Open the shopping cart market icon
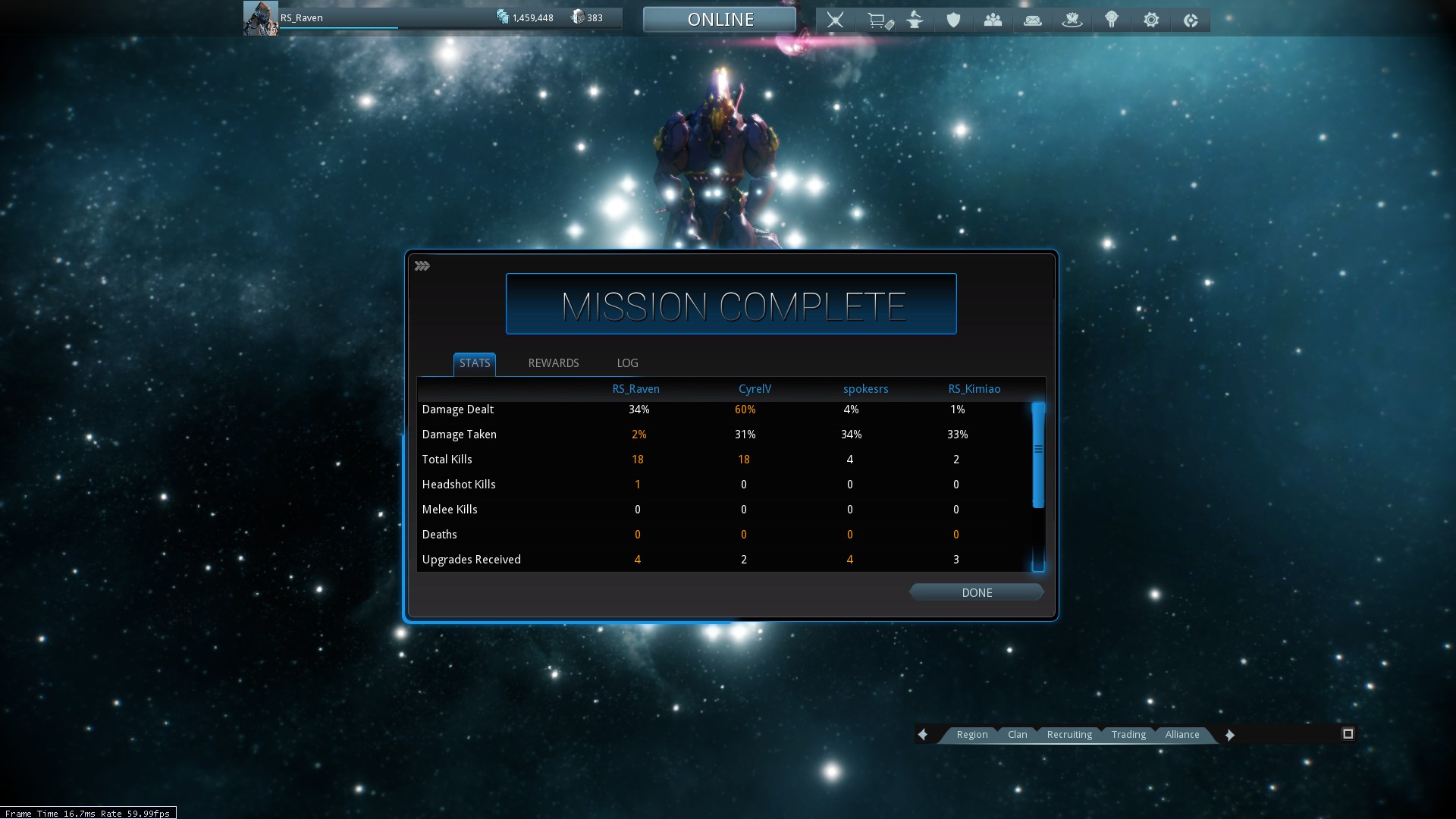Screen dimensions: 1456x819 click(878, 20)
